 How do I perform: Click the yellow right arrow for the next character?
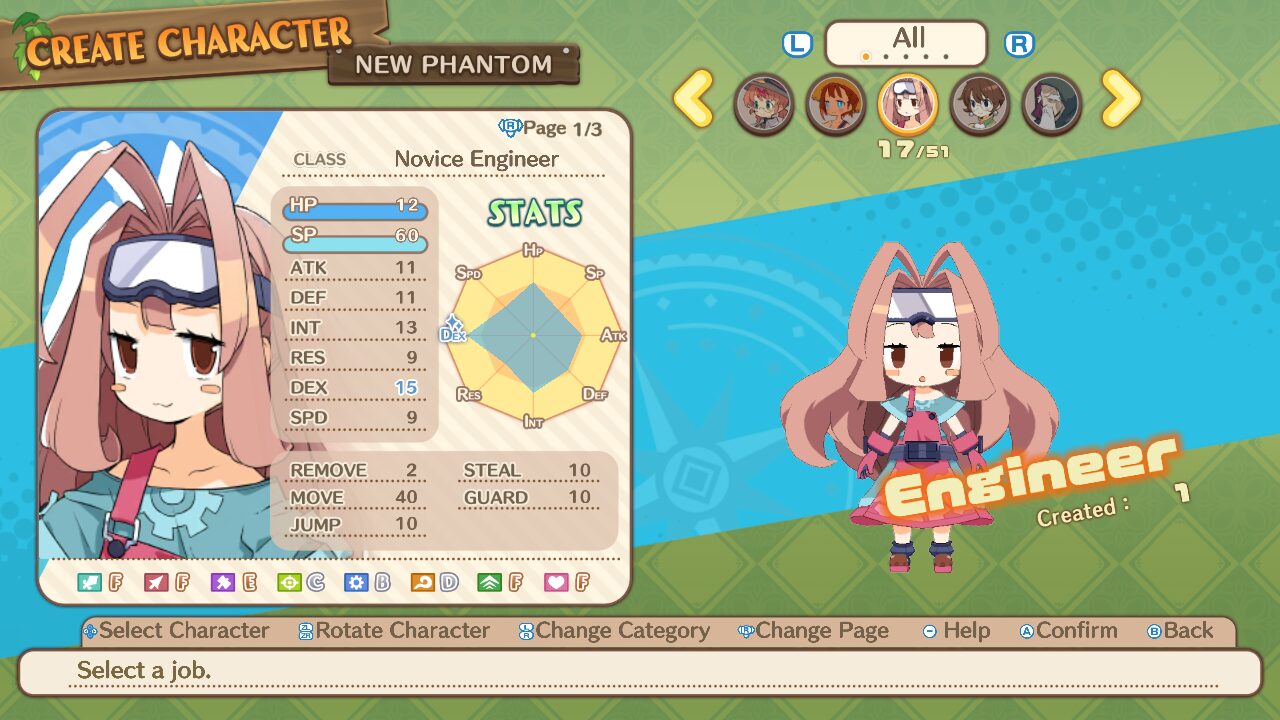point(1121,99)
